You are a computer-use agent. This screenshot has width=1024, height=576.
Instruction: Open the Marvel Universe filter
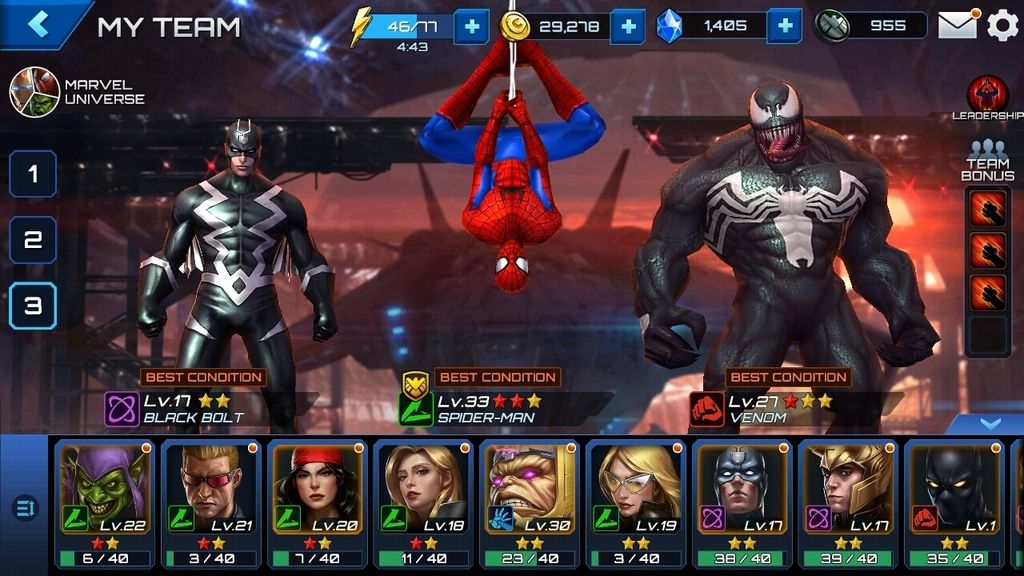pyautogui.click(x=35, y=92)
